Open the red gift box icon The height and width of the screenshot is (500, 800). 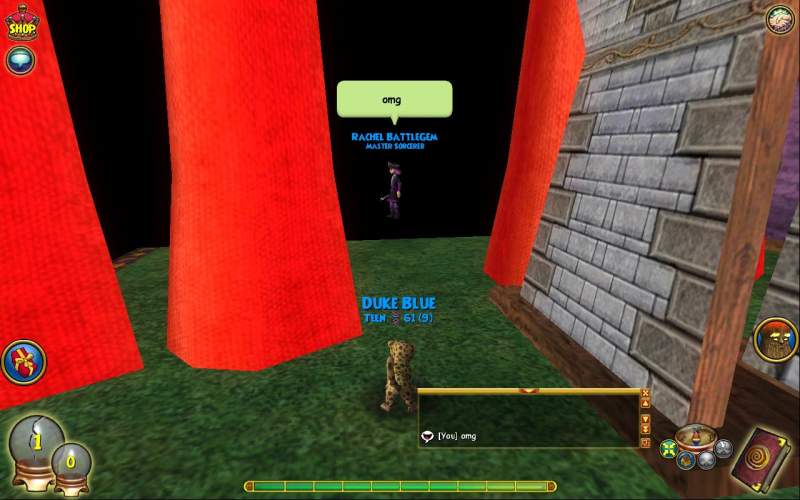coord(23,362)
